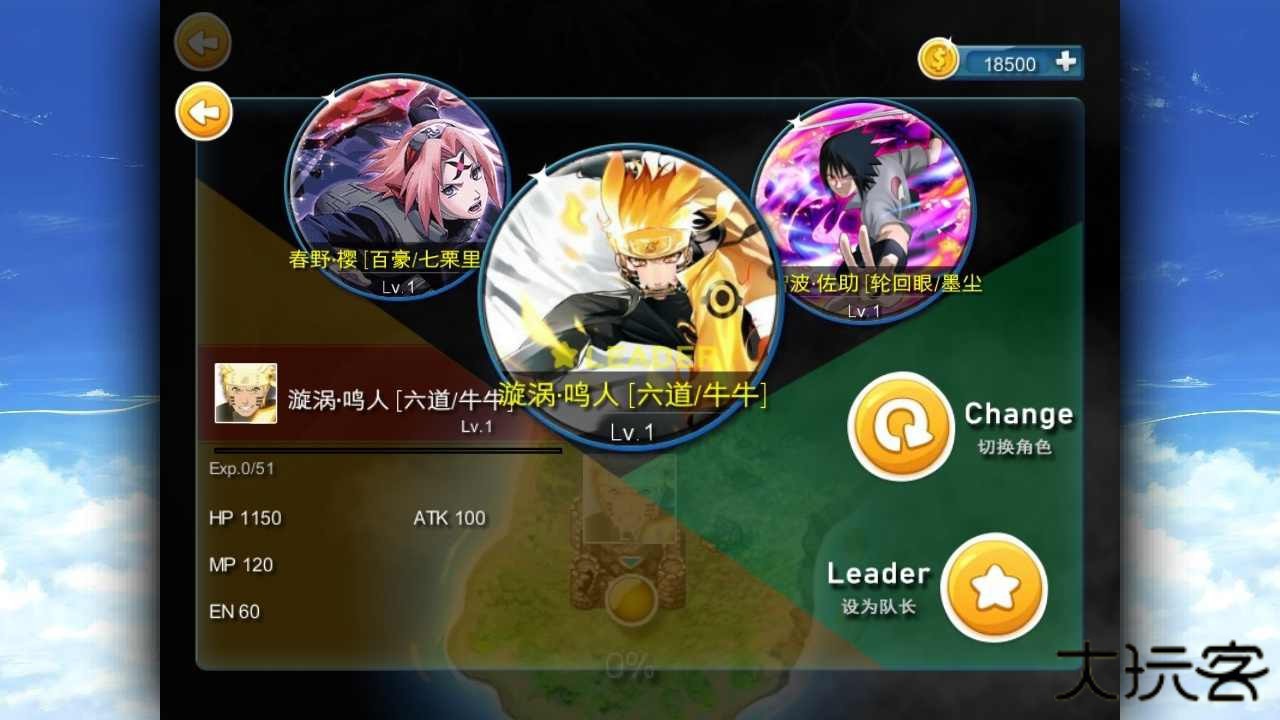The image size is (1280, 720).
Task: Click the highlighted 漩涡·鸣人 [六道/牛牛] name label
Action: [630, 395]
